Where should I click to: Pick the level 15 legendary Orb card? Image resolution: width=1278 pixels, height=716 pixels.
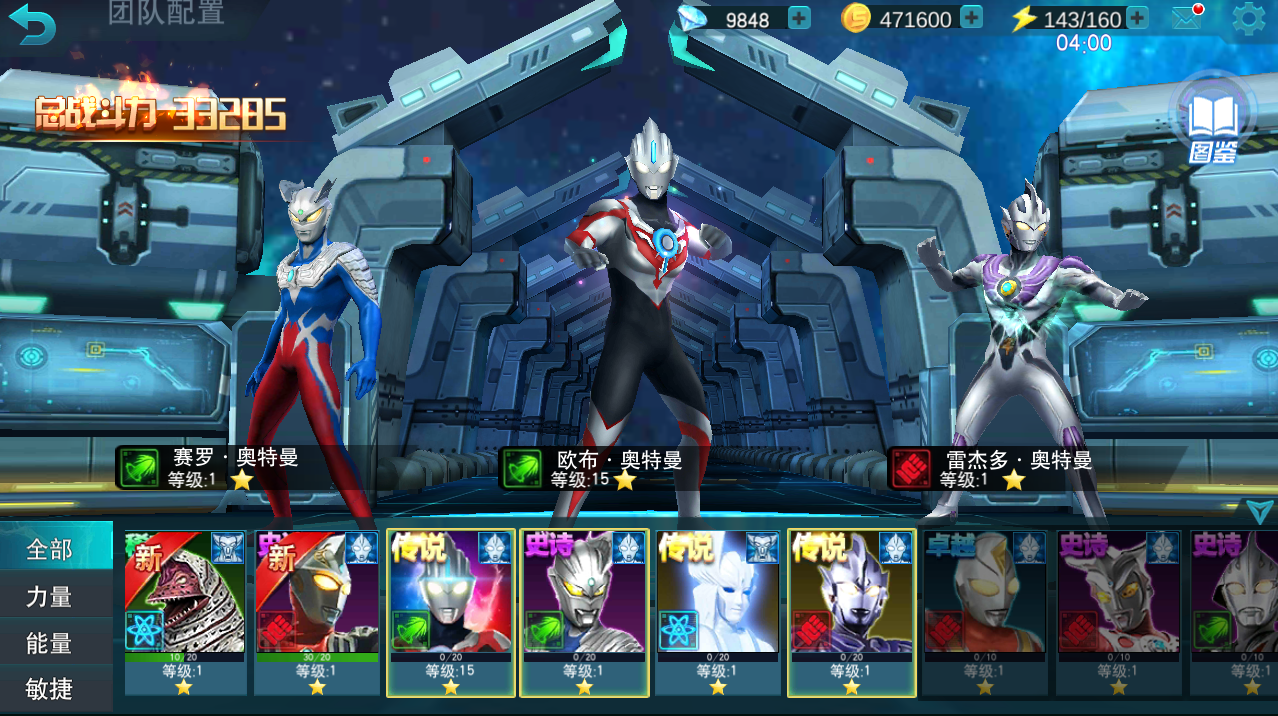451,610
